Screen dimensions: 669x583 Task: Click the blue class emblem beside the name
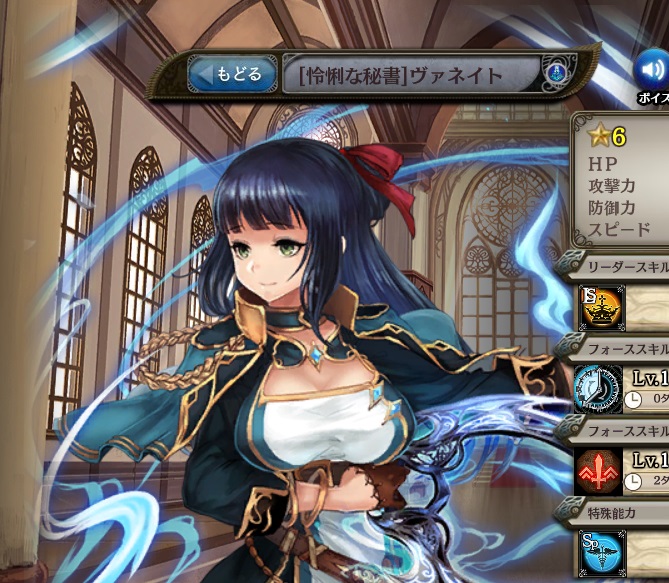click(x=556, y=74)
